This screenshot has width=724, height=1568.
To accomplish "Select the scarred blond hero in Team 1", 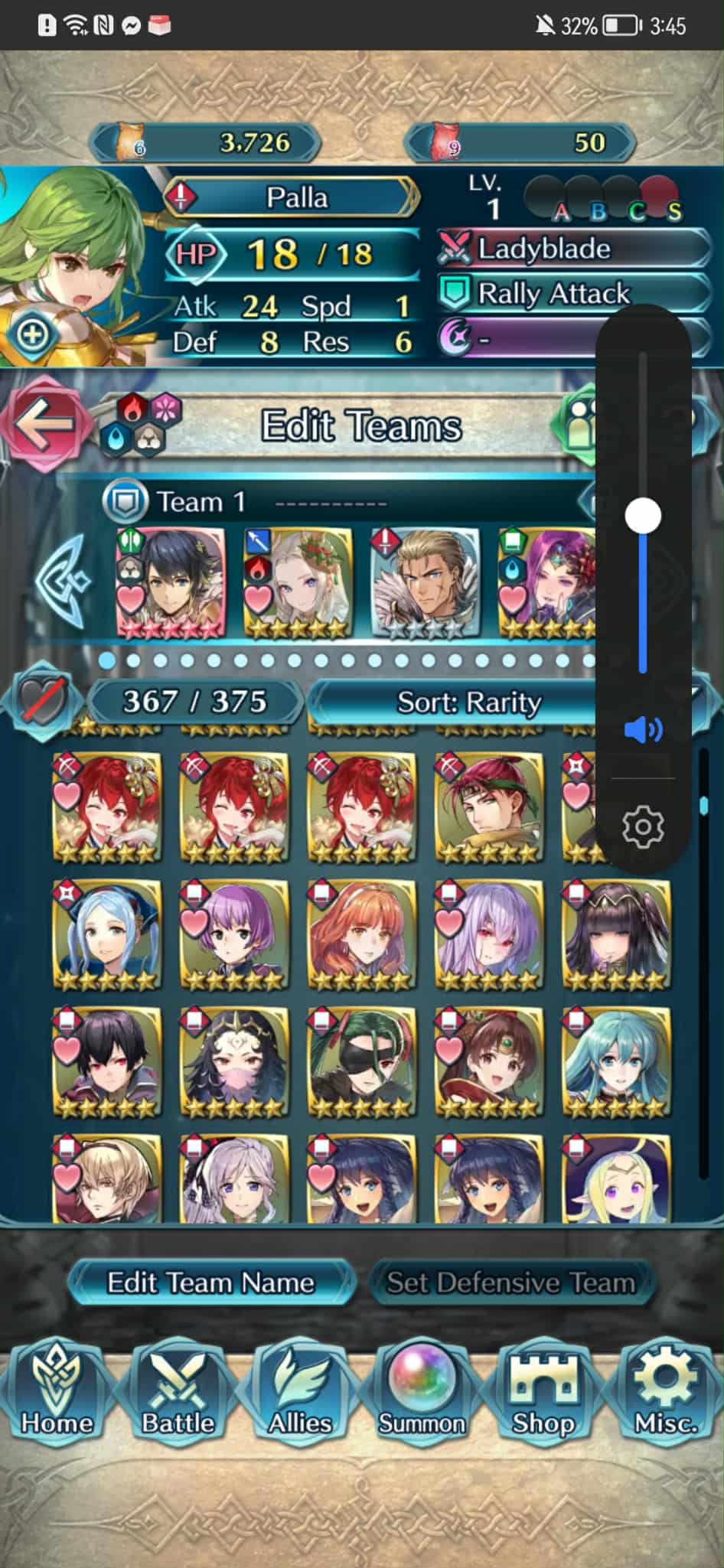I will [425, 583].
